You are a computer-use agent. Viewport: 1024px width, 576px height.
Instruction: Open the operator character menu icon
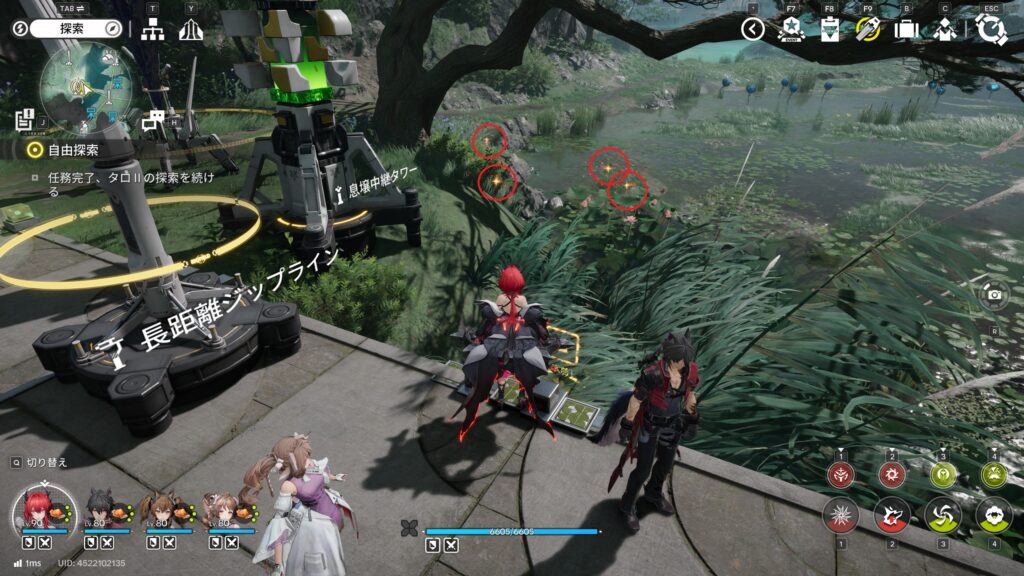click(945, 29)
